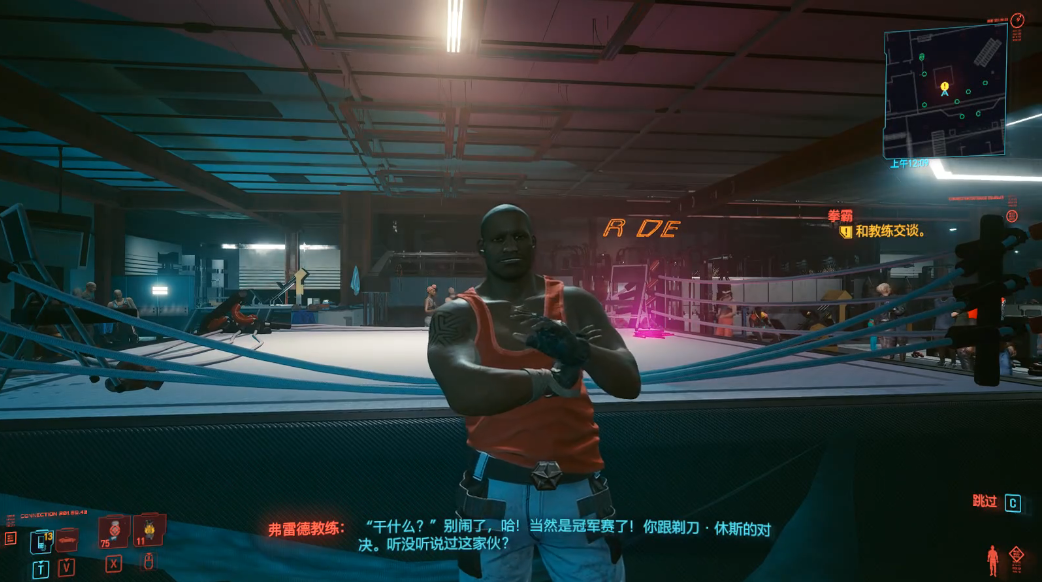The image size is (1042, 582).
Task: Click the yellow quest marker on the minimap
Action: tap(943, 87)
